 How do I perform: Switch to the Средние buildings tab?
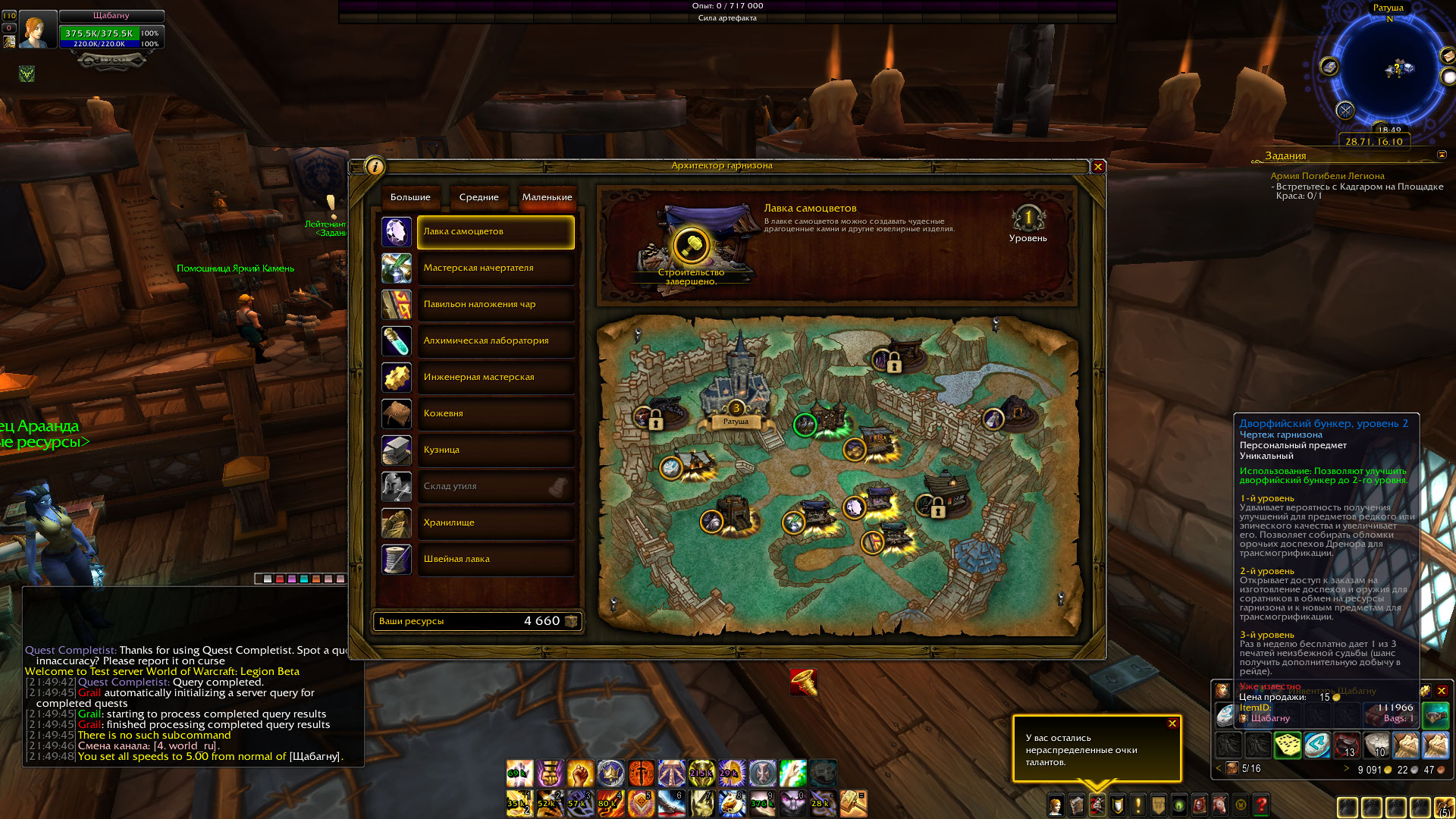click(479, 197)
